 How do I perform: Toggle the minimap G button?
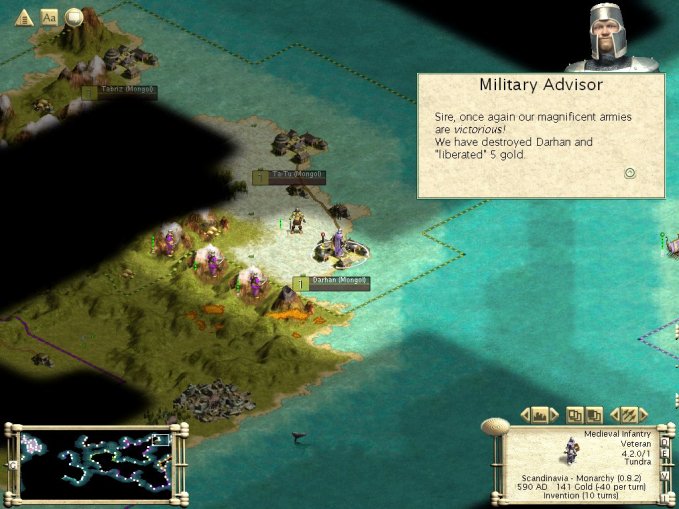[13, 465]
